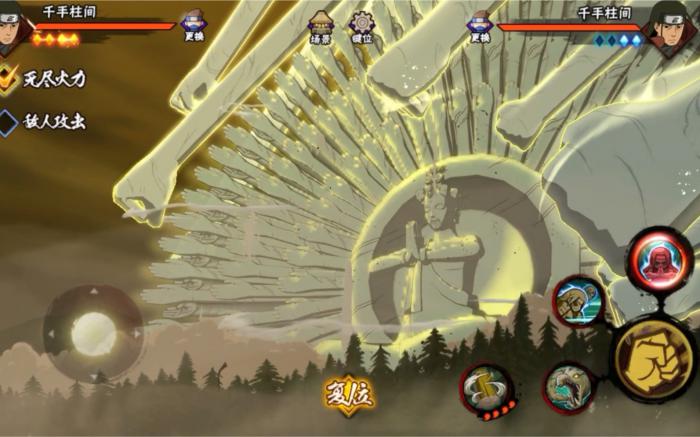Click 更换 to change the left ninja
The image size is (700, 437).
[194, 26]
